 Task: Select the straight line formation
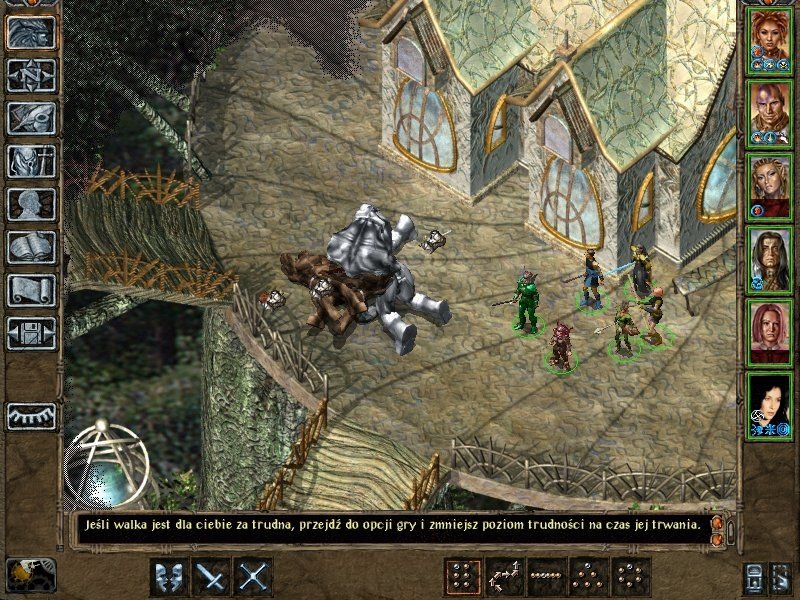(x=546, y=577)
